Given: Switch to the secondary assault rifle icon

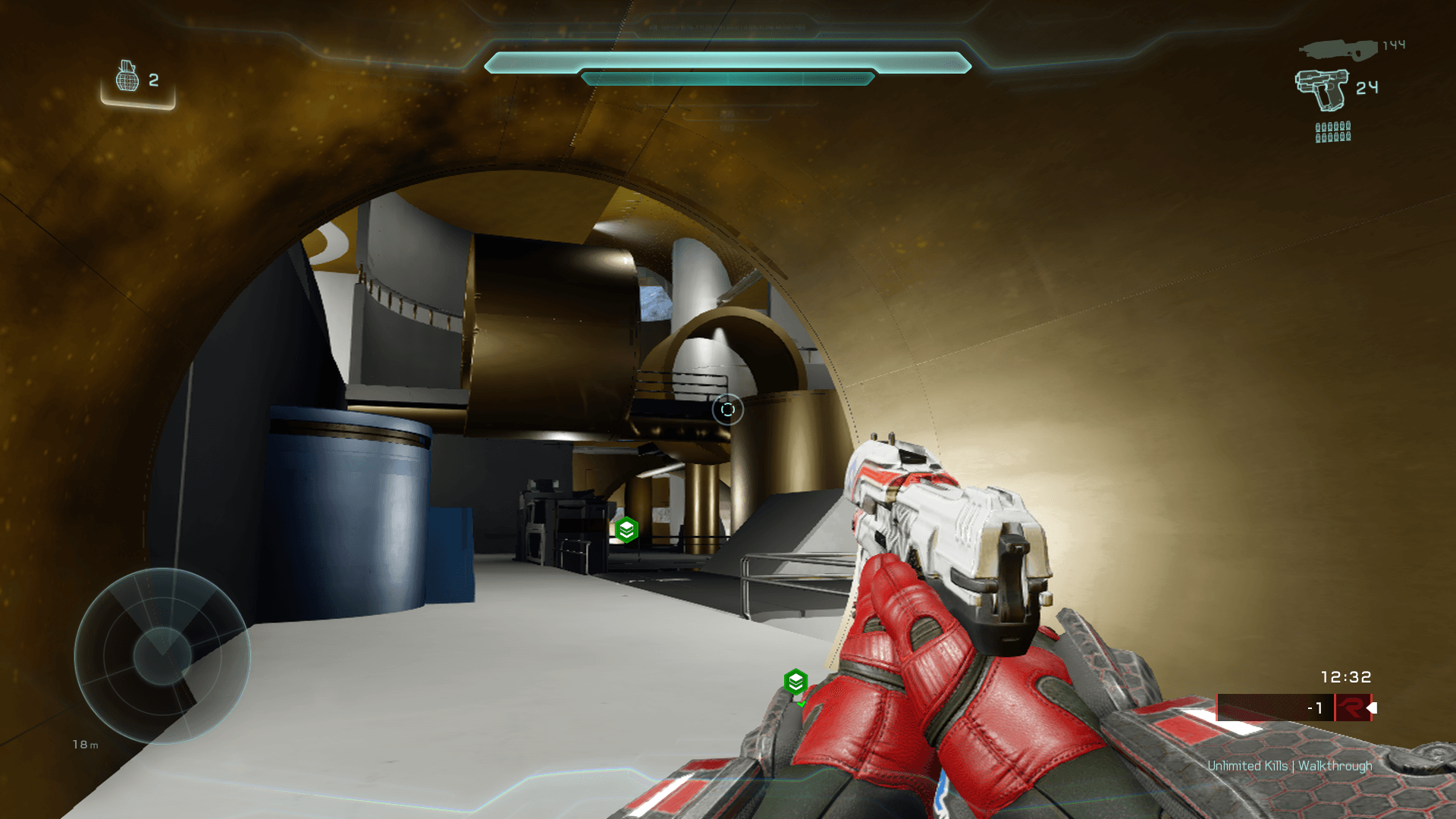Looking at the screenshot, I should click(1338, 50).
